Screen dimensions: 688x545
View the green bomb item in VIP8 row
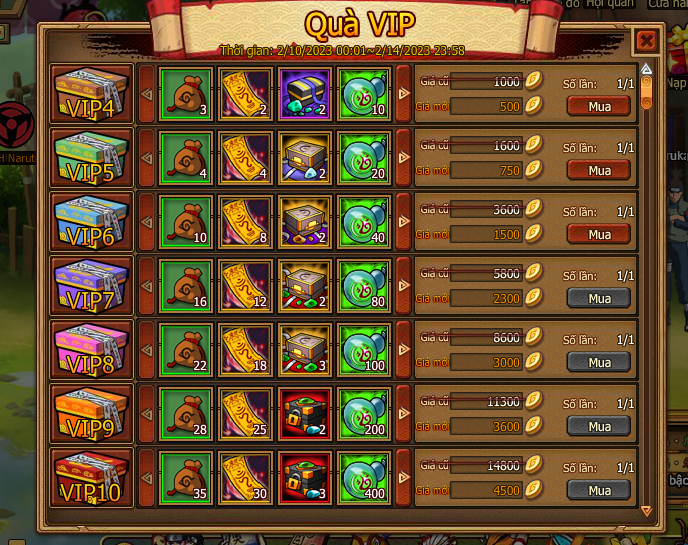[x=364, y=349]
